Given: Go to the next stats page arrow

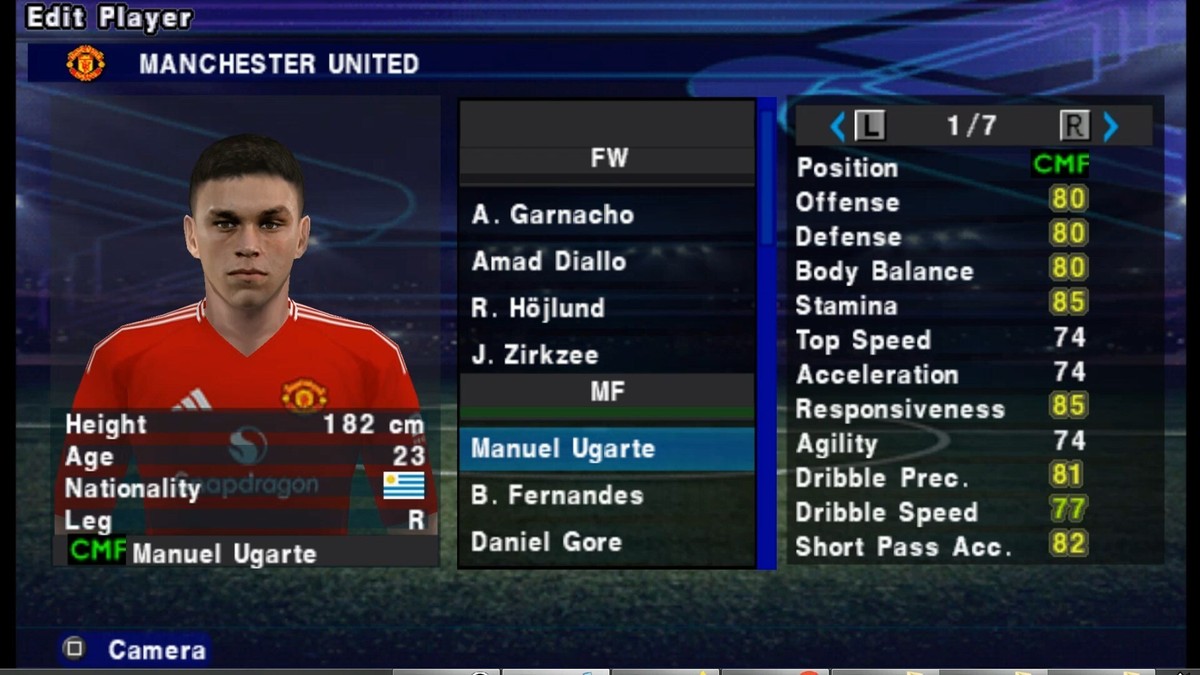Looking at the screenshot, I should point(1110,126).
